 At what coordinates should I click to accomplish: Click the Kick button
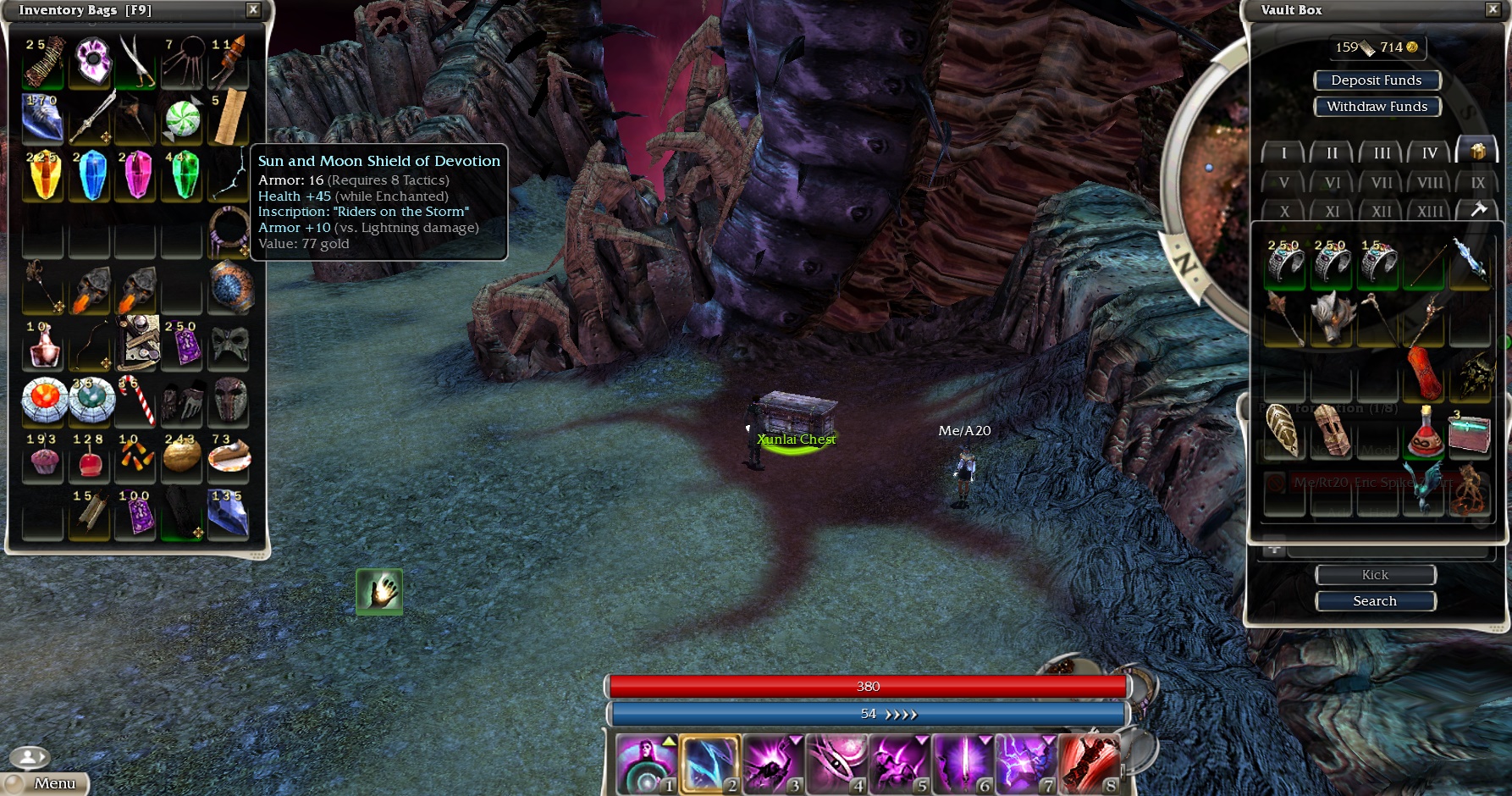click(1375, 575)
